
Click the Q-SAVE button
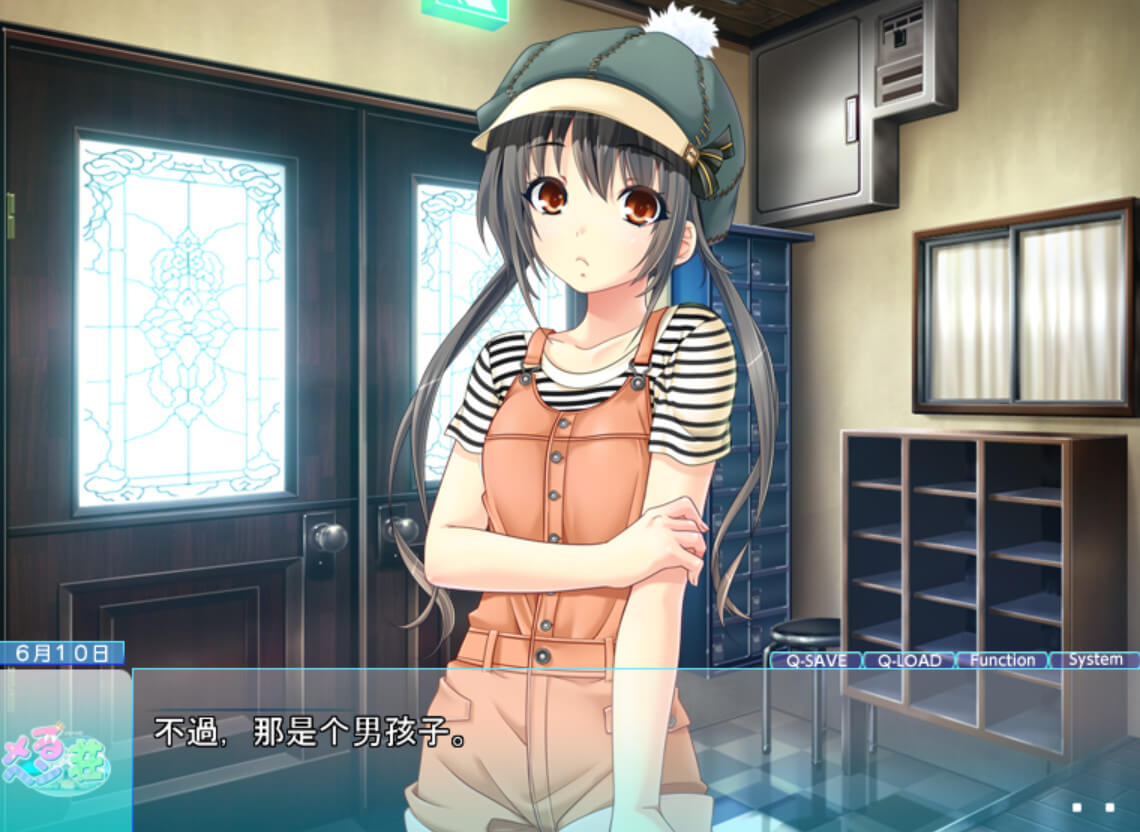(x=815, y=660)
